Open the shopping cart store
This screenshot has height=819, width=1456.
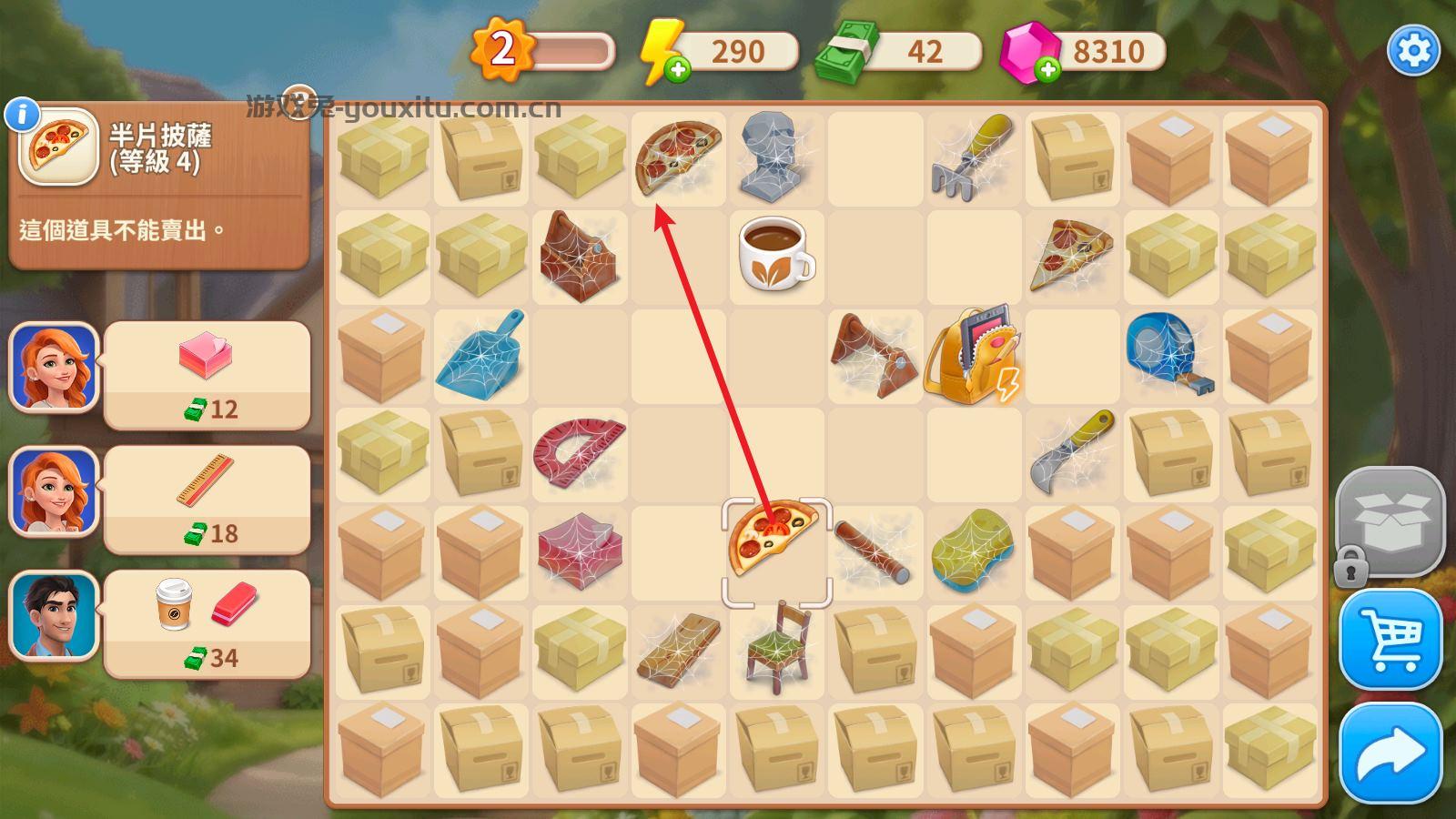point(1390,640)
